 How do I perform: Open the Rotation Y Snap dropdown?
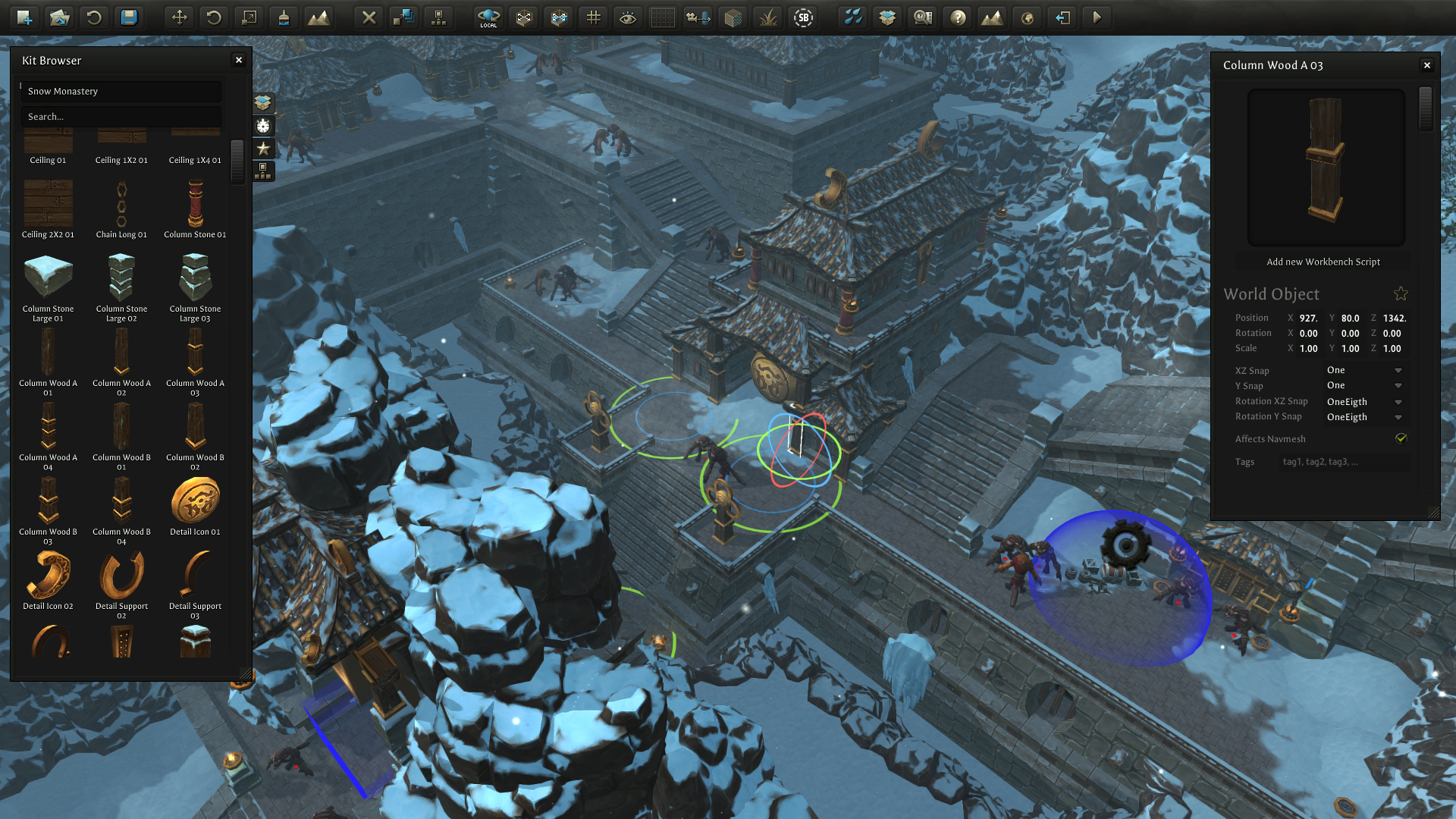coord(1398,417)
